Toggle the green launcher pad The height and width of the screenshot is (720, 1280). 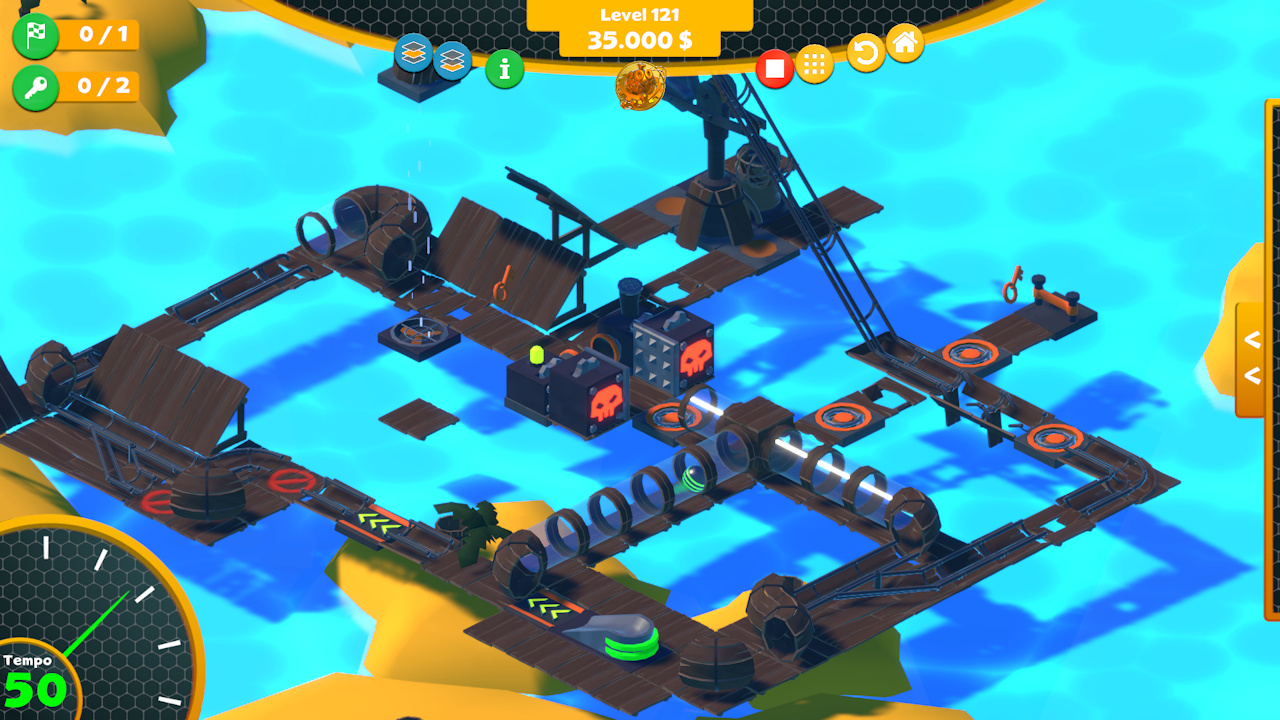pos(628,640)
